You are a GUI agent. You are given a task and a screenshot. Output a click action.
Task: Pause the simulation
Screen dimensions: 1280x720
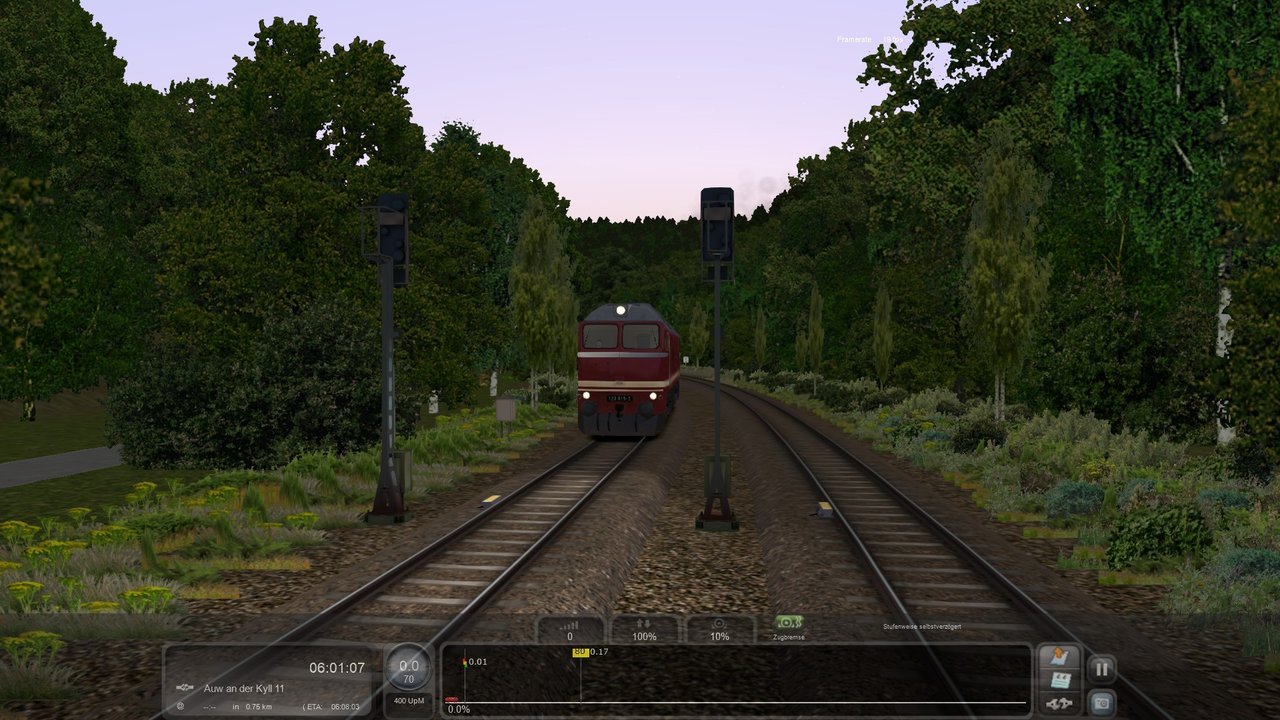click(1101, 669)
